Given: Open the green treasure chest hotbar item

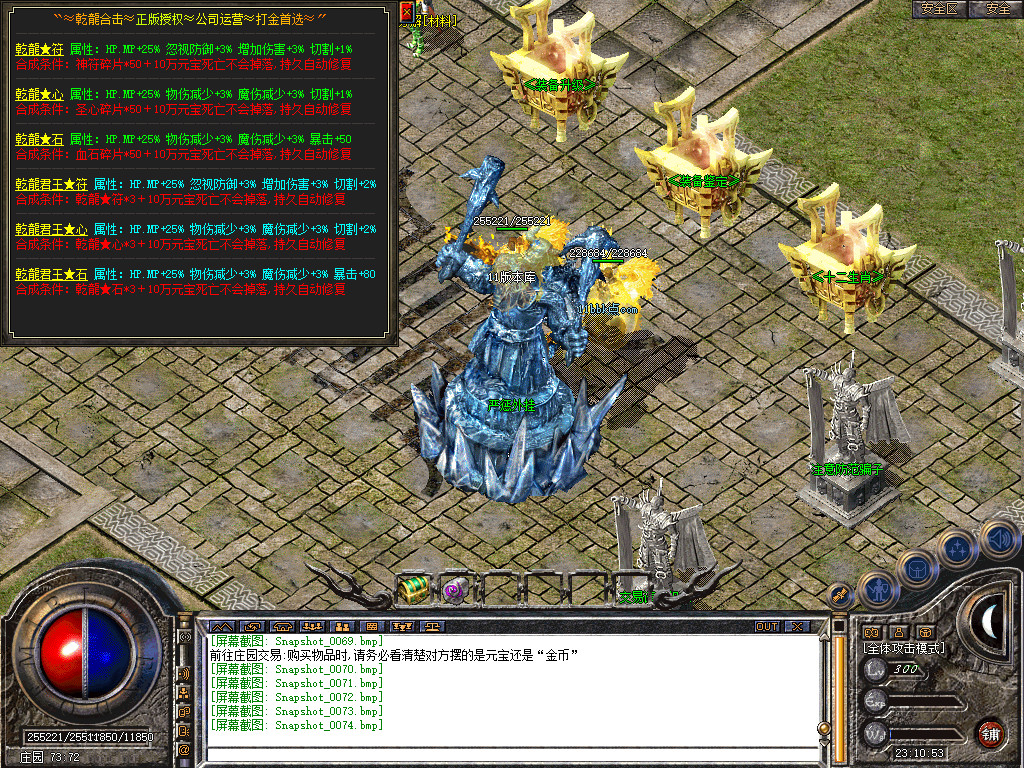Looking at the screenshot, I should (x=413, y=589).
